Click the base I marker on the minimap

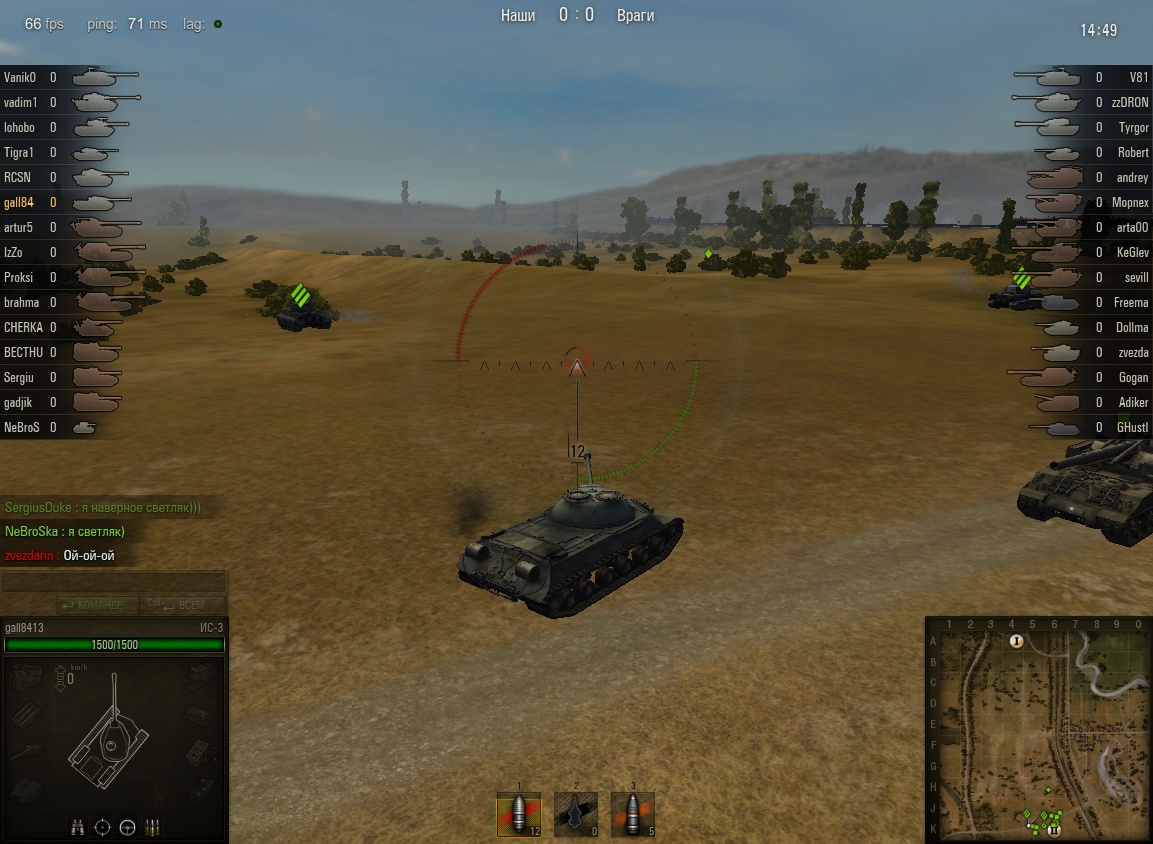point(1016,641)
